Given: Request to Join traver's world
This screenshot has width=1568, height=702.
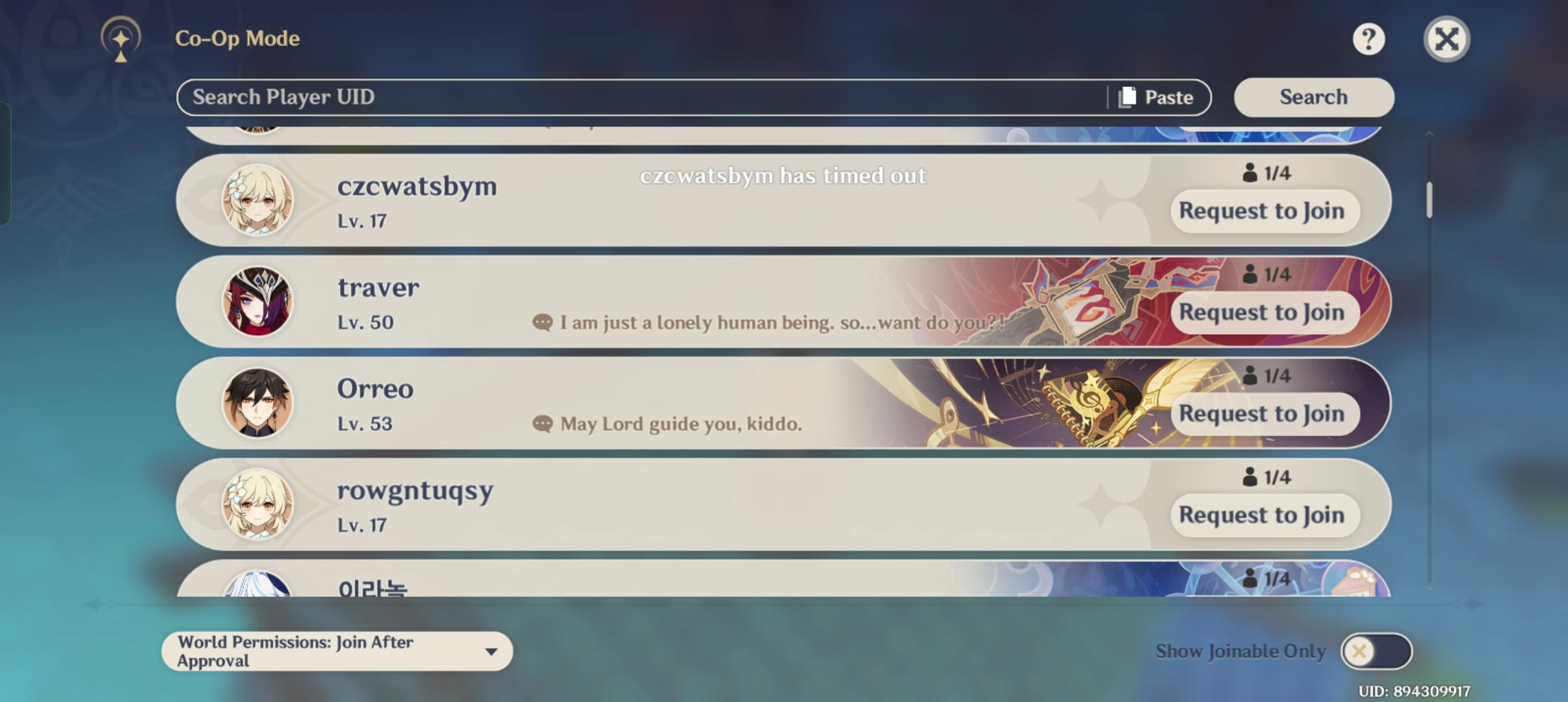Looking at the screenshot, I should point(1263,313).
